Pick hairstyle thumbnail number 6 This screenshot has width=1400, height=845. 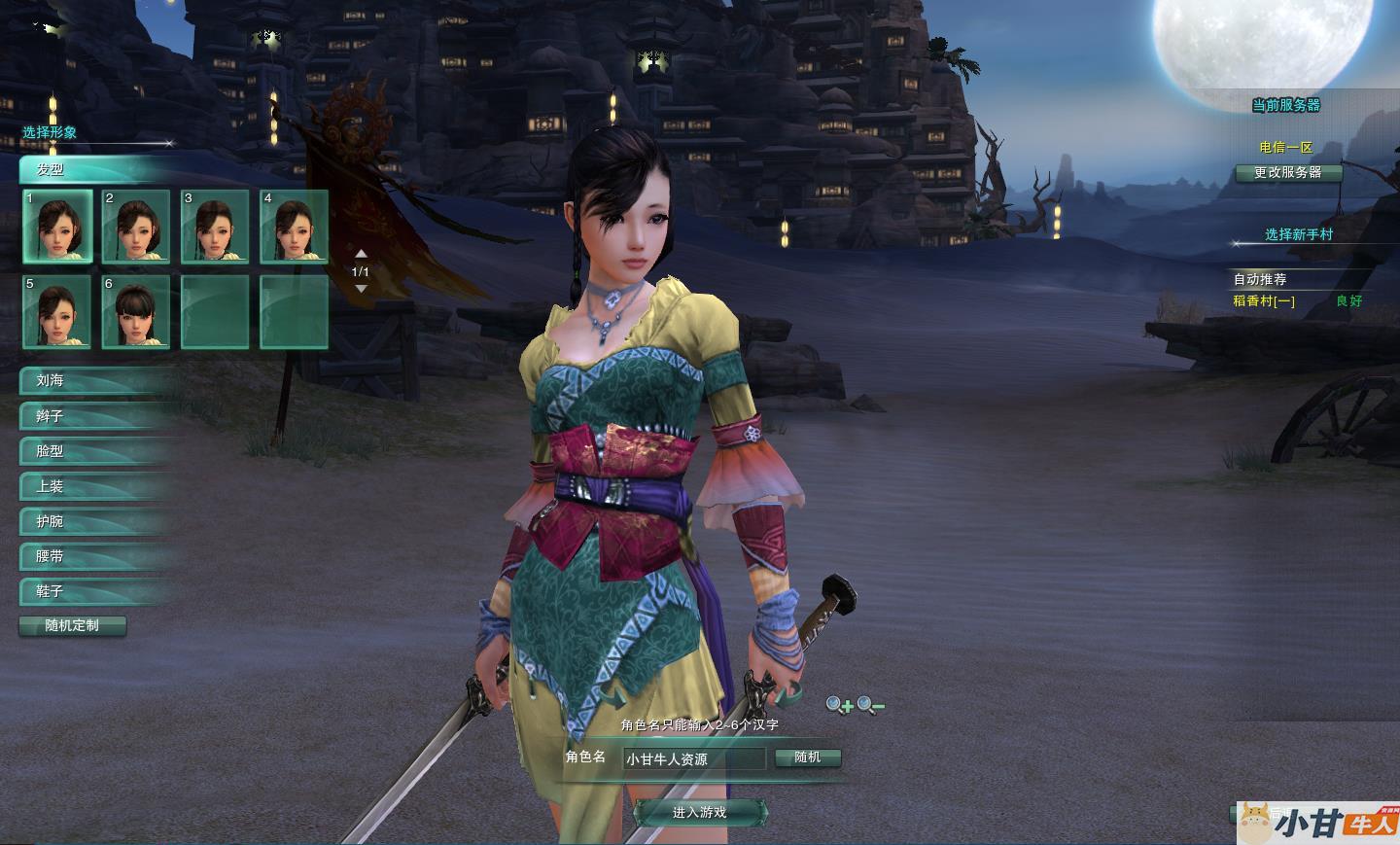(x=136, y=311)
